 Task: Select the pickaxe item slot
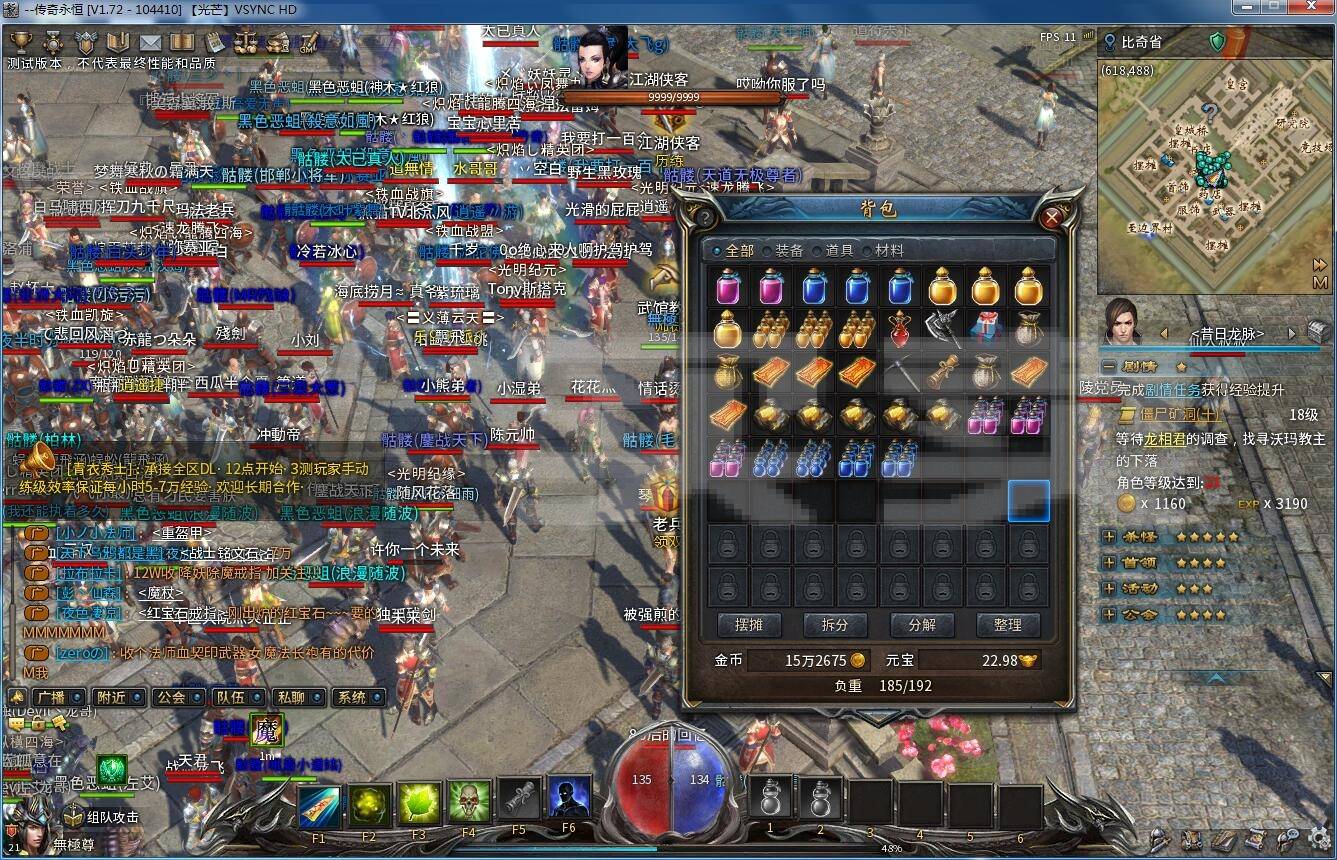point(900,372)
